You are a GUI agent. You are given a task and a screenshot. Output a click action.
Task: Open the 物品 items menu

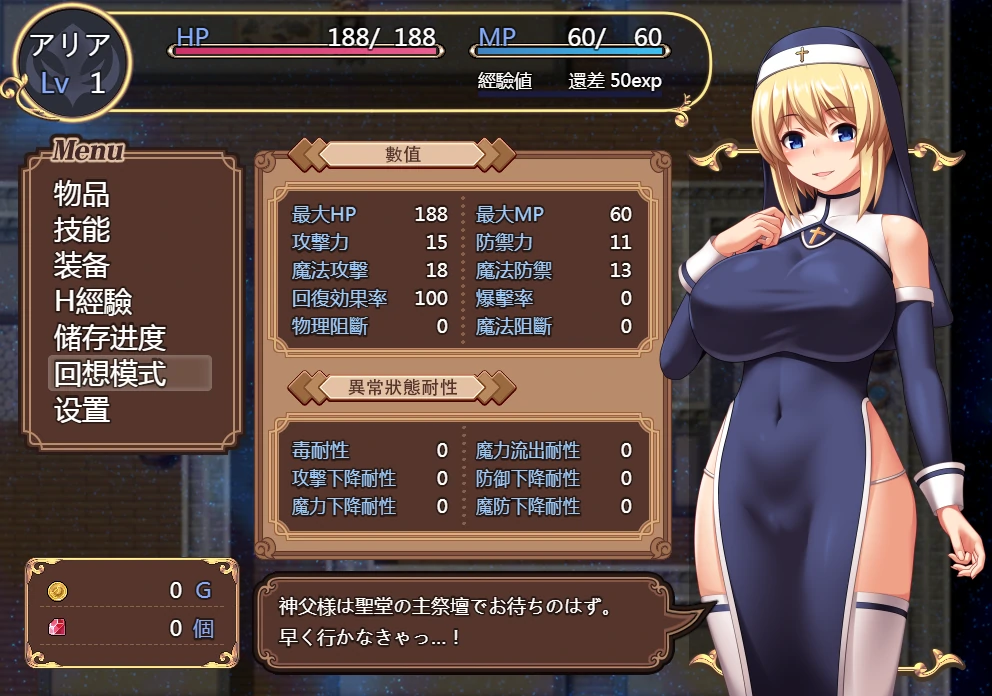pyautogui.click(x=82, y=194)
